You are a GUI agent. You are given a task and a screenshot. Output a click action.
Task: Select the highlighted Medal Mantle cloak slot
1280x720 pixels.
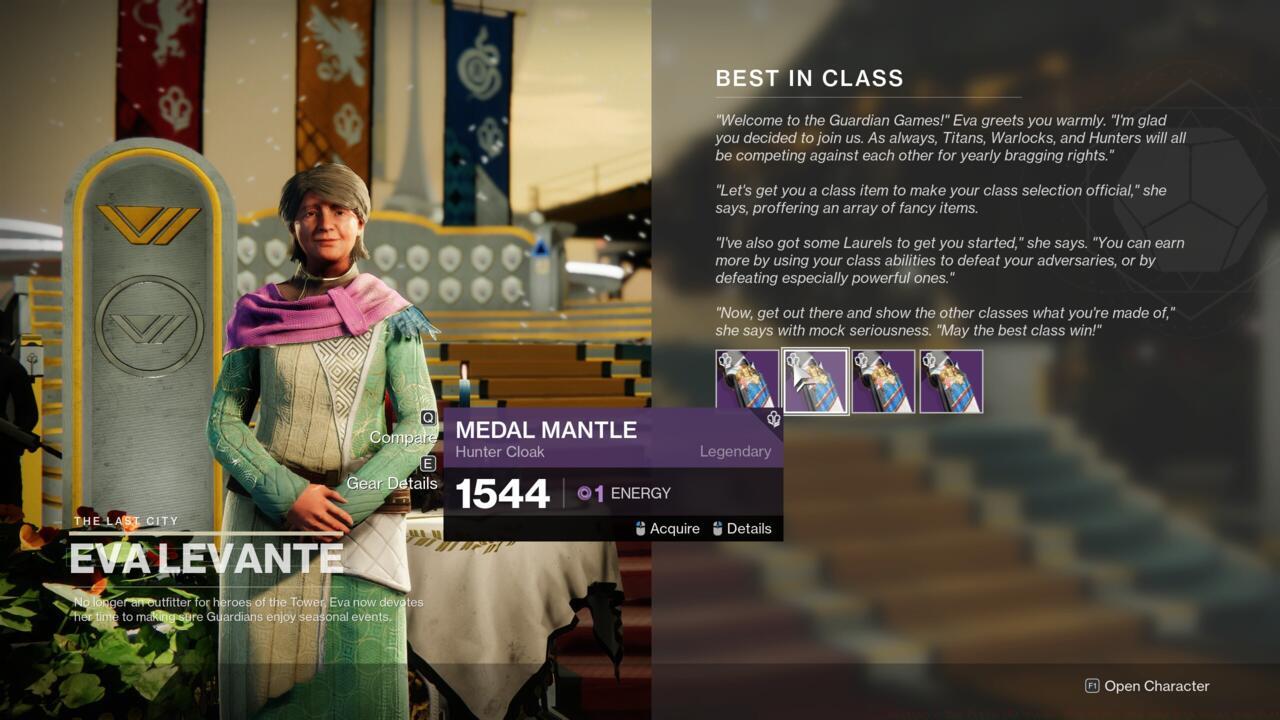click(815, 381)
